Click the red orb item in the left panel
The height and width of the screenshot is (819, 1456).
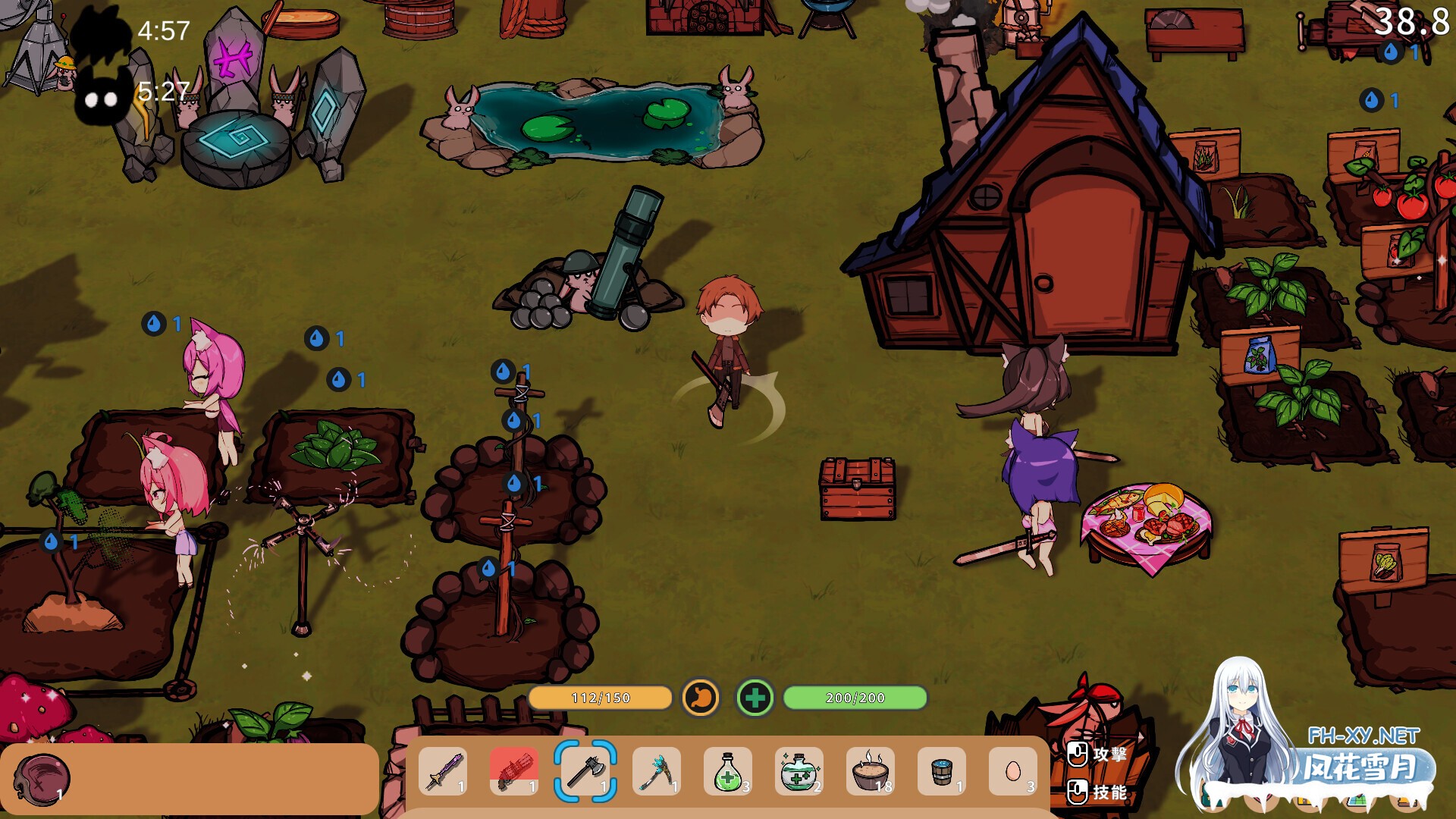point(42,778)
